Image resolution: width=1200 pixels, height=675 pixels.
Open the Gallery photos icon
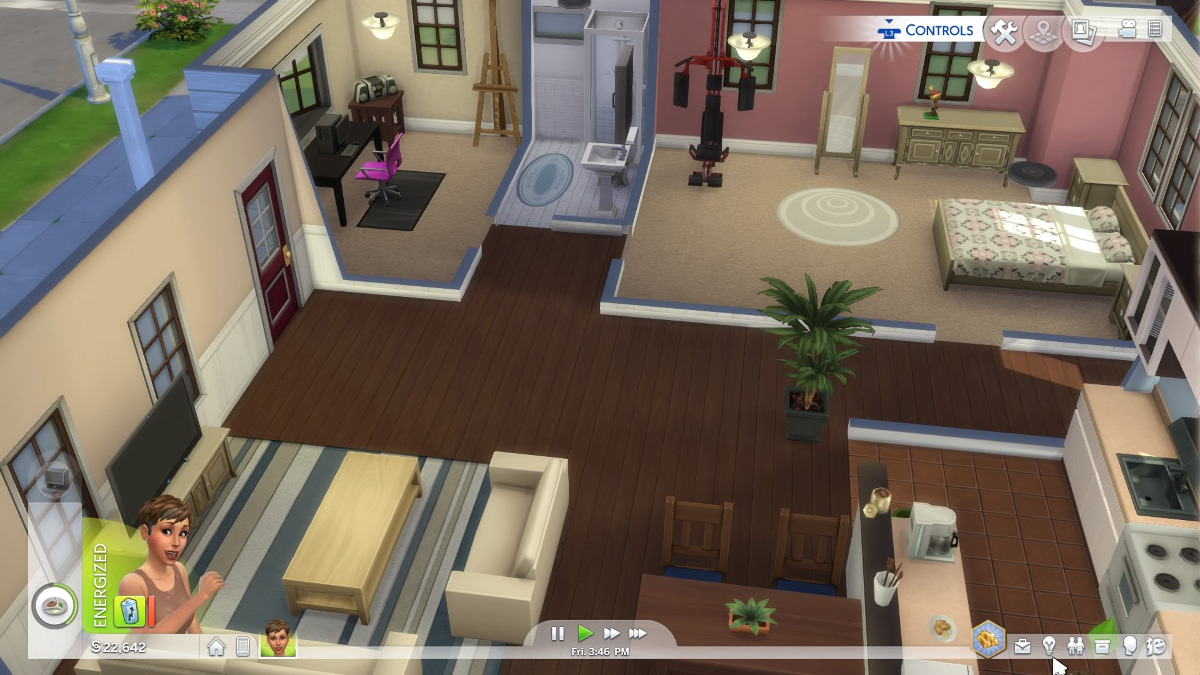(x=1081, y=32)
